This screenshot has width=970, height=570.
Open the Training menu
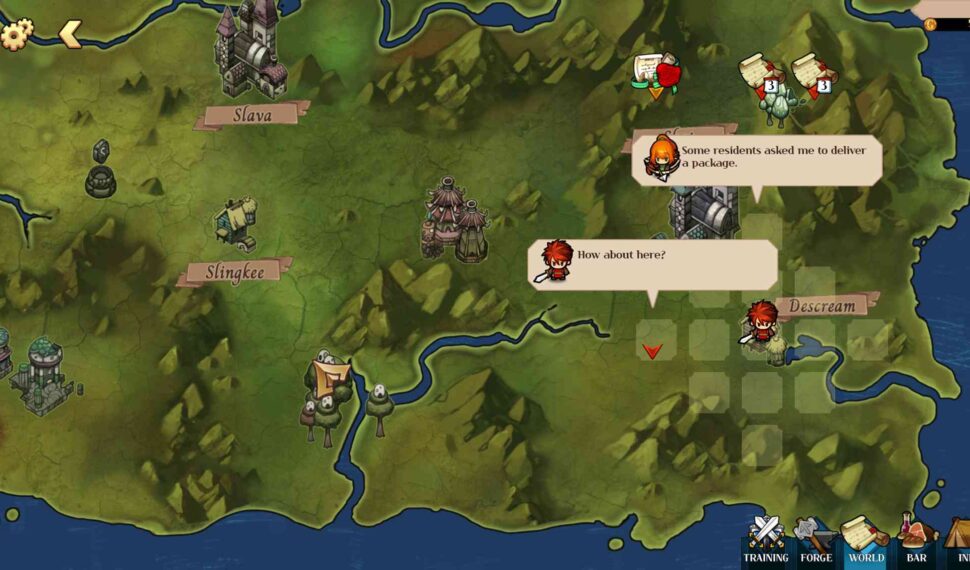tap(766, 541)
